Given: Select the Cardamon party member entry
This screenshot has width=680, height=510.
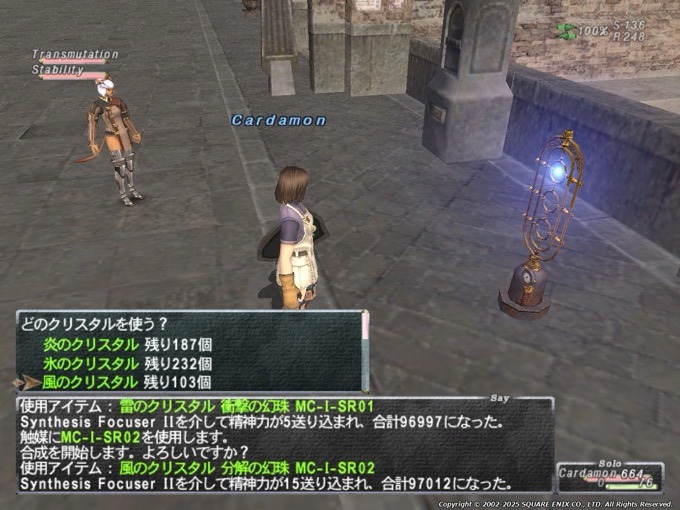Looking at the screenshot, I should 596,474.
